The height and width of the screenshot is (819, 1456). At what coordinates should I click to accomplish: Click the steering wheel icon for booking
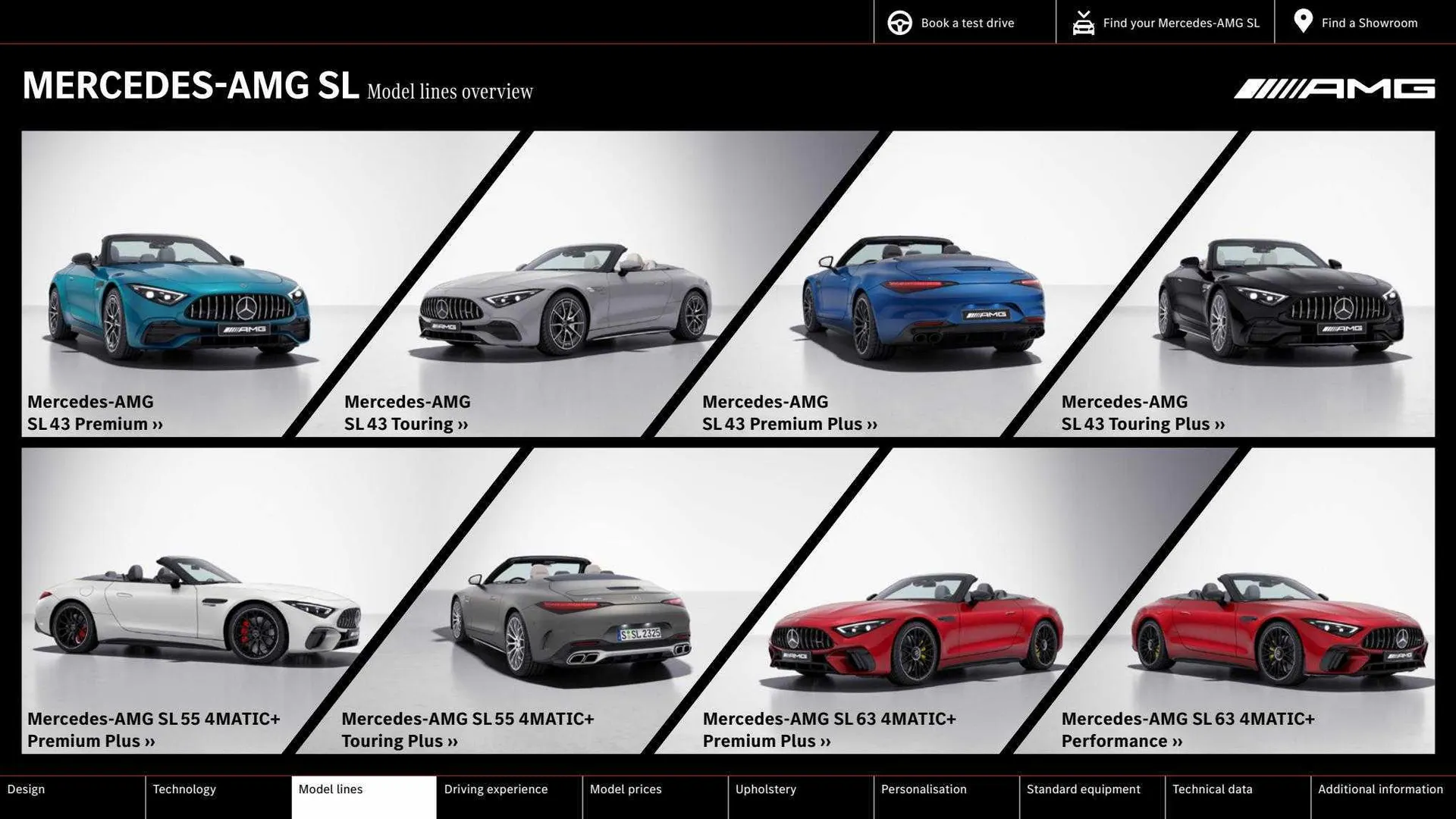coord(899,22)
